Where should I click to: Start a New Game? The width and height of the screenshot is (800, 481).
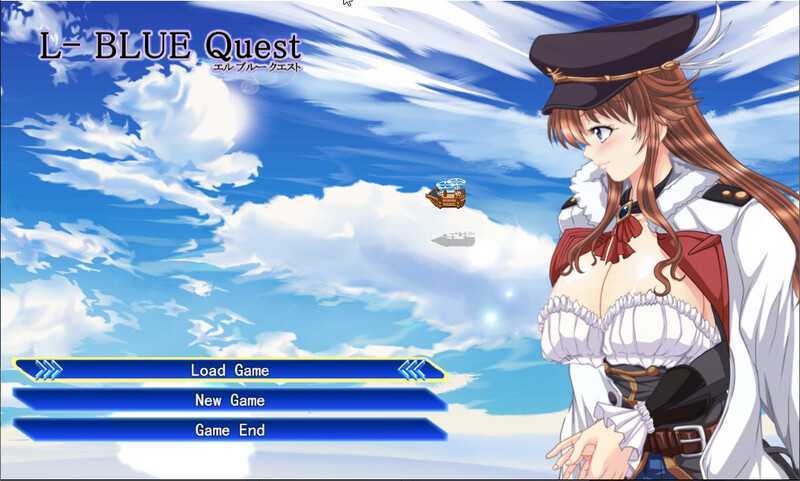click(230, 400)
